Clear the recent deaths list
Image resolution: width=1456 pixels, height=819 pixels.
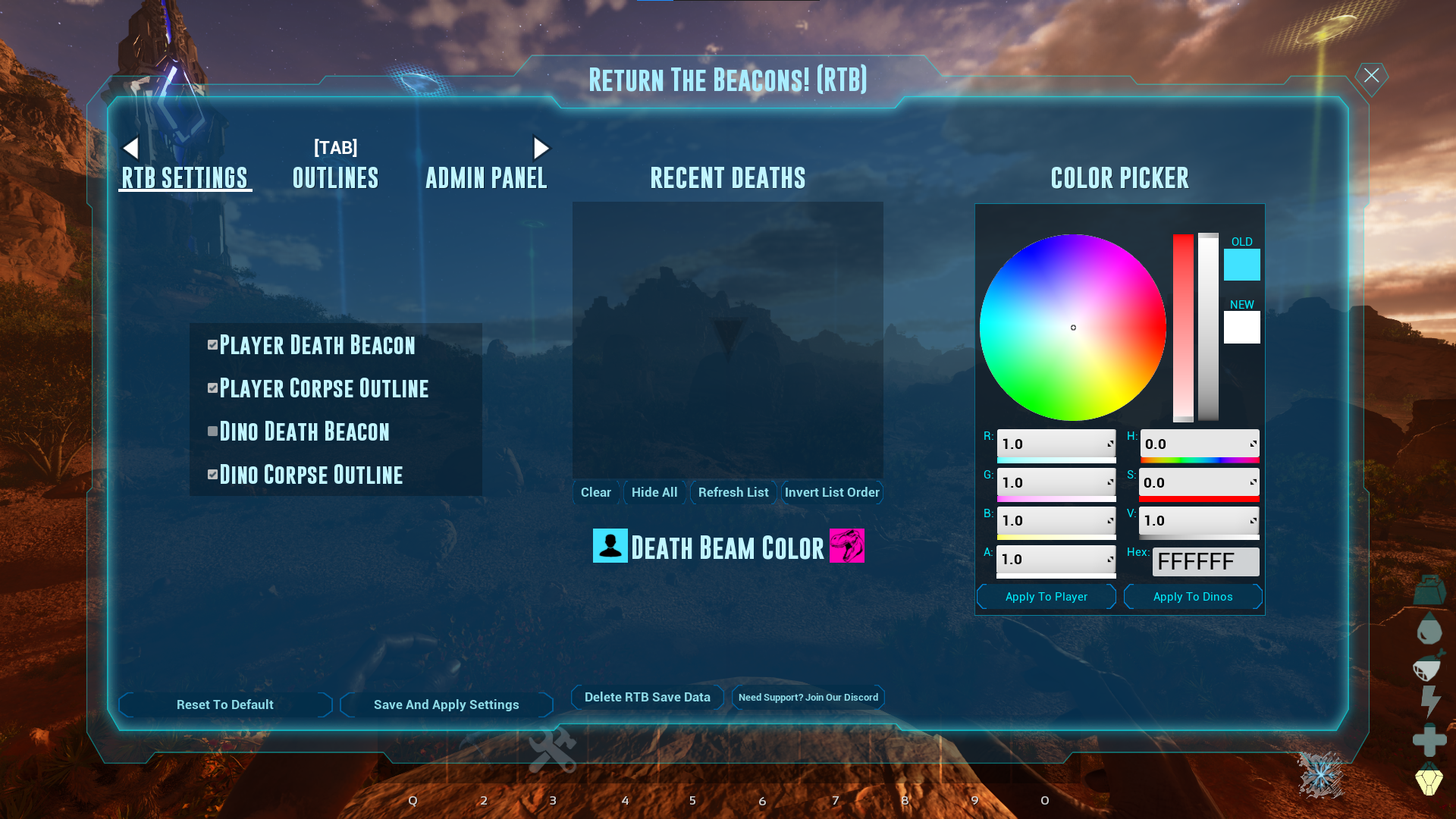coord(596,492)
